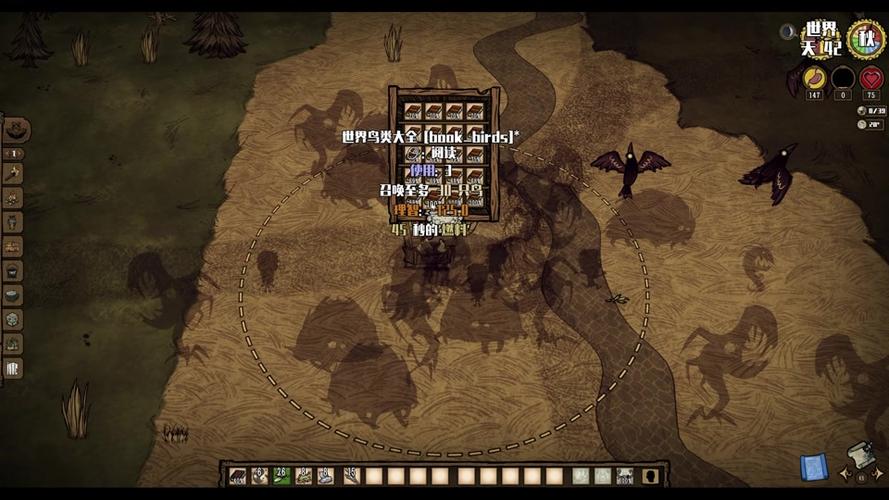889x500 pixels.
Task: Pick the inventory stack of 26
Action: point(283,476)
